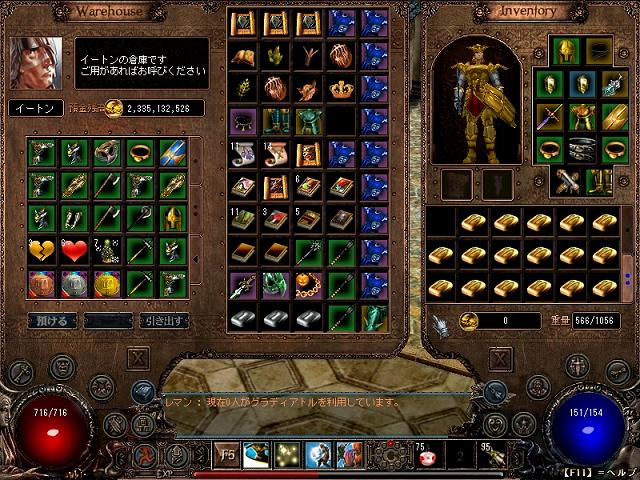Click the inventory gold coin icon

click(x=468, y=321)
